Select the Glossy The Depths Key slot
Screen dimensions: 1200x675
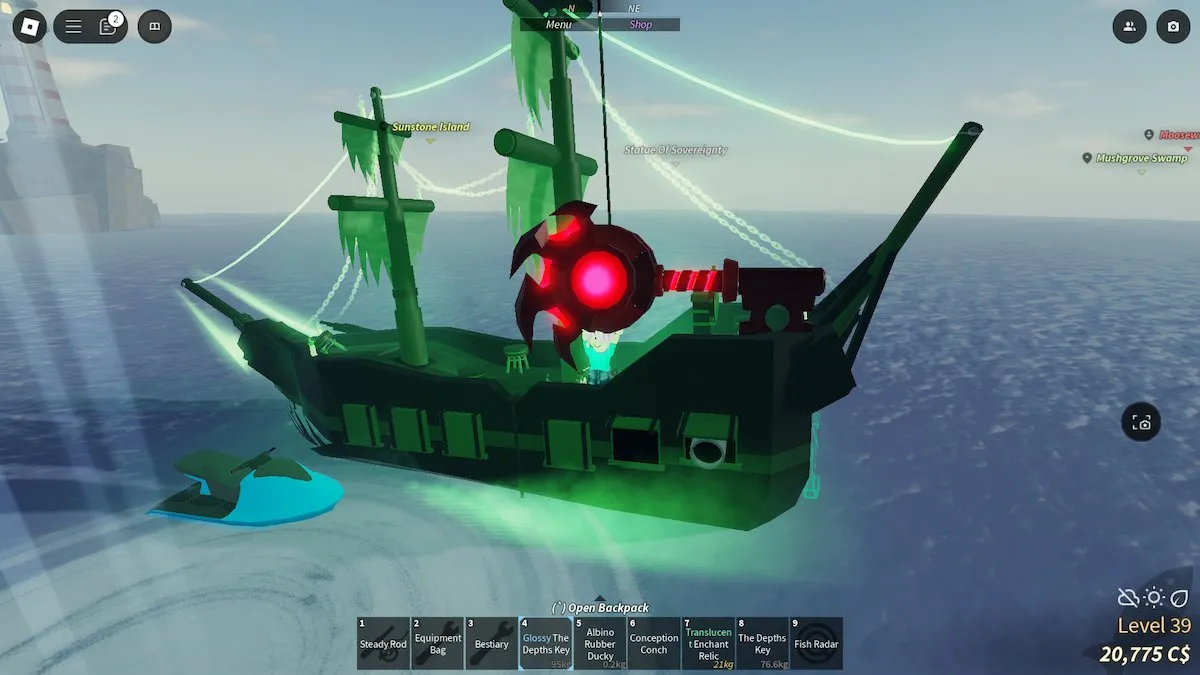click(x=546, y=643)
